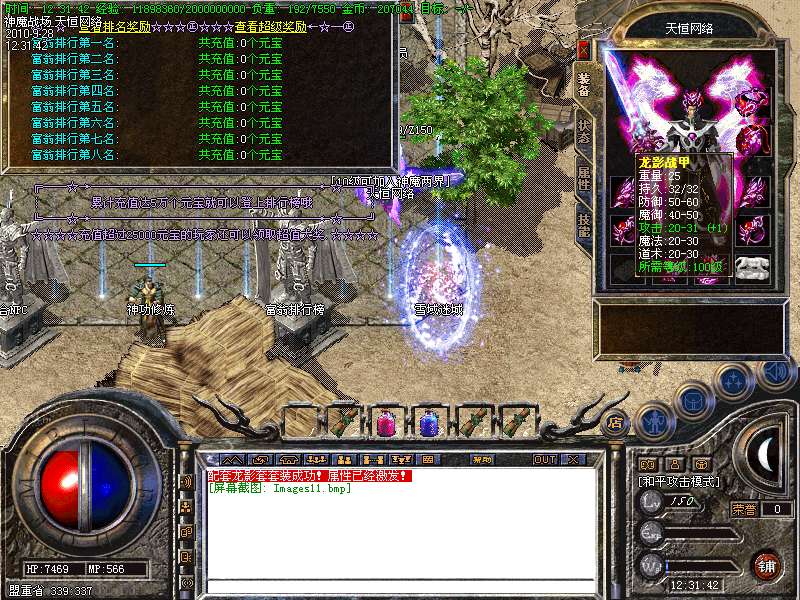Close the chat window with X
800x600 pixels.
(x=572, y=459)
